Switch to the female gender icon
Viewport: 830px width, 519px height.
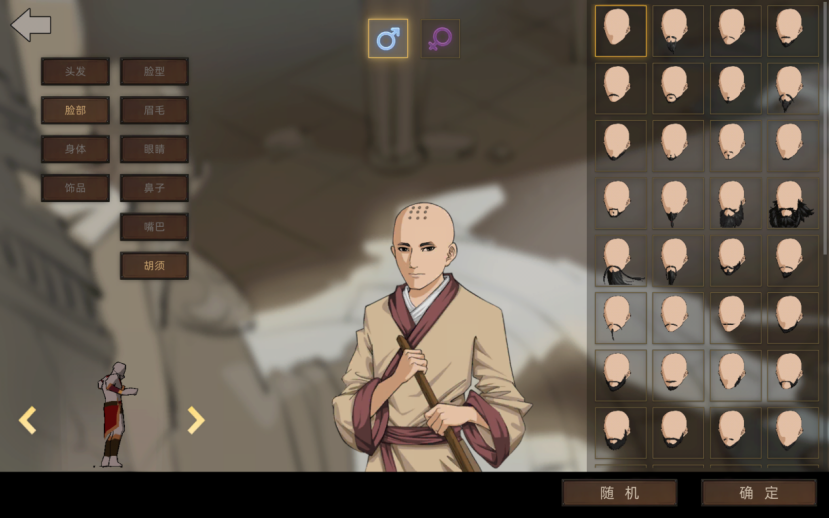(440, 39)
